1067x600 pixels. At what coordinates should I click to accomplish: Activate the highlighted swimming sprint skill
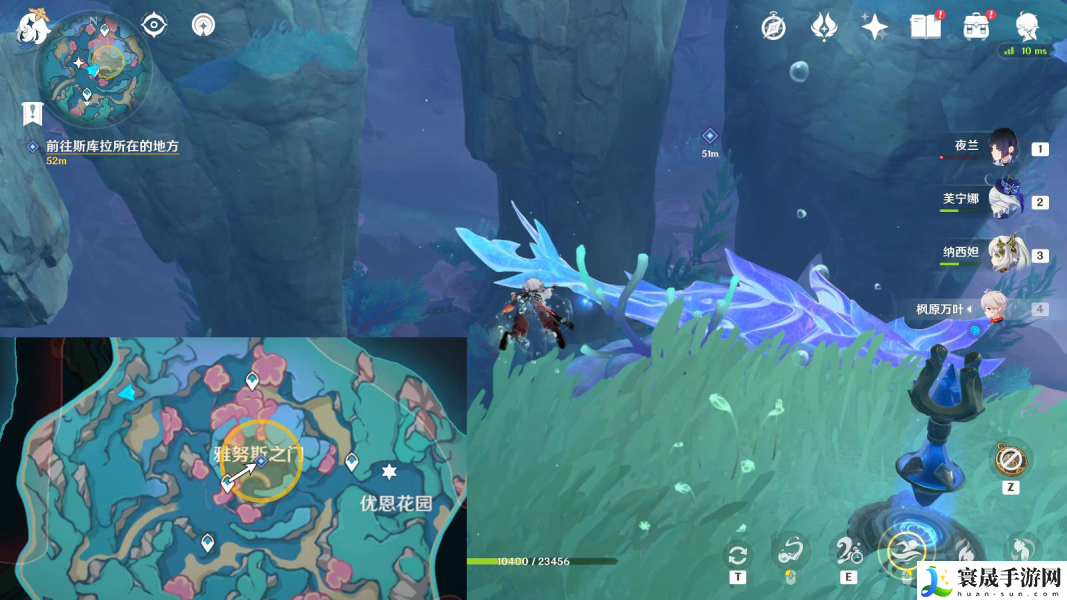907,551
